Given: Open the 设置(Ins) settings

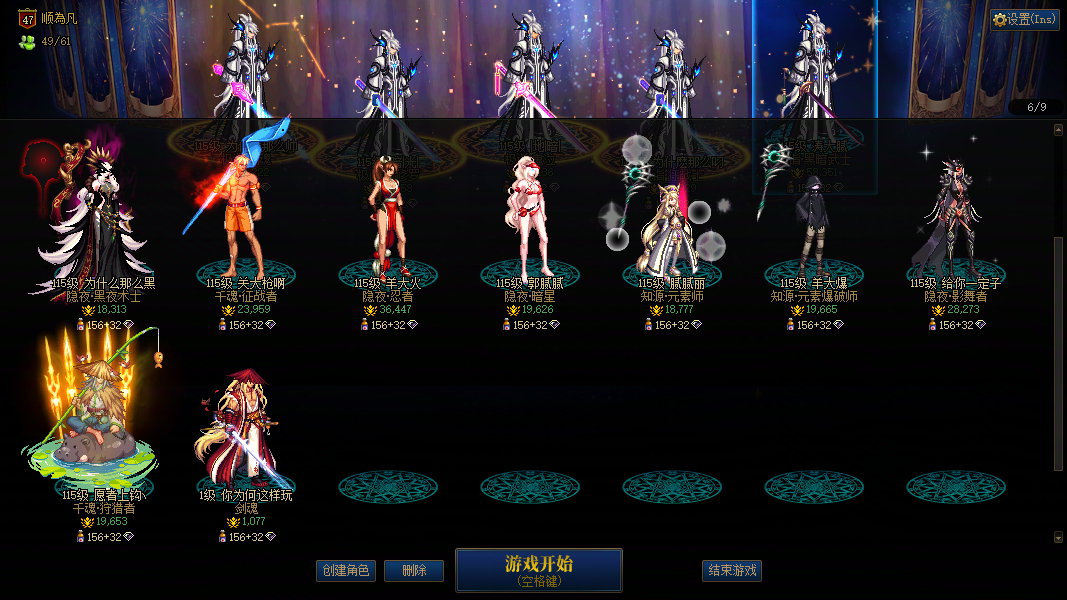Looking at the screenshot, I should (x=1025, y=19).
